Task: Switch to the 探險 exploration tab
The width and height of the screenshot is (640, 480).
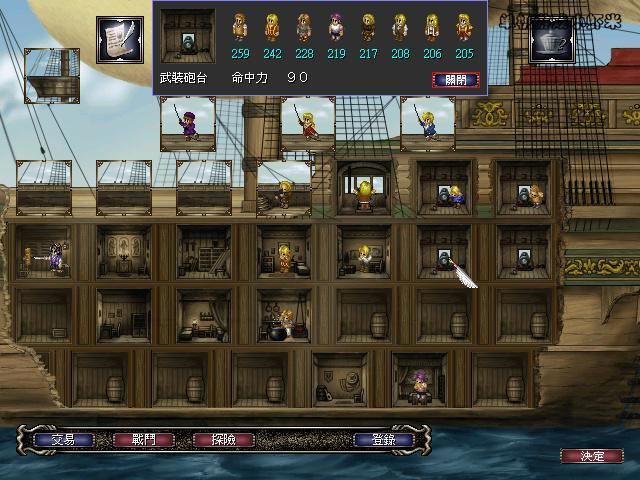Action: pyautogui.click(x=224, y=439)
